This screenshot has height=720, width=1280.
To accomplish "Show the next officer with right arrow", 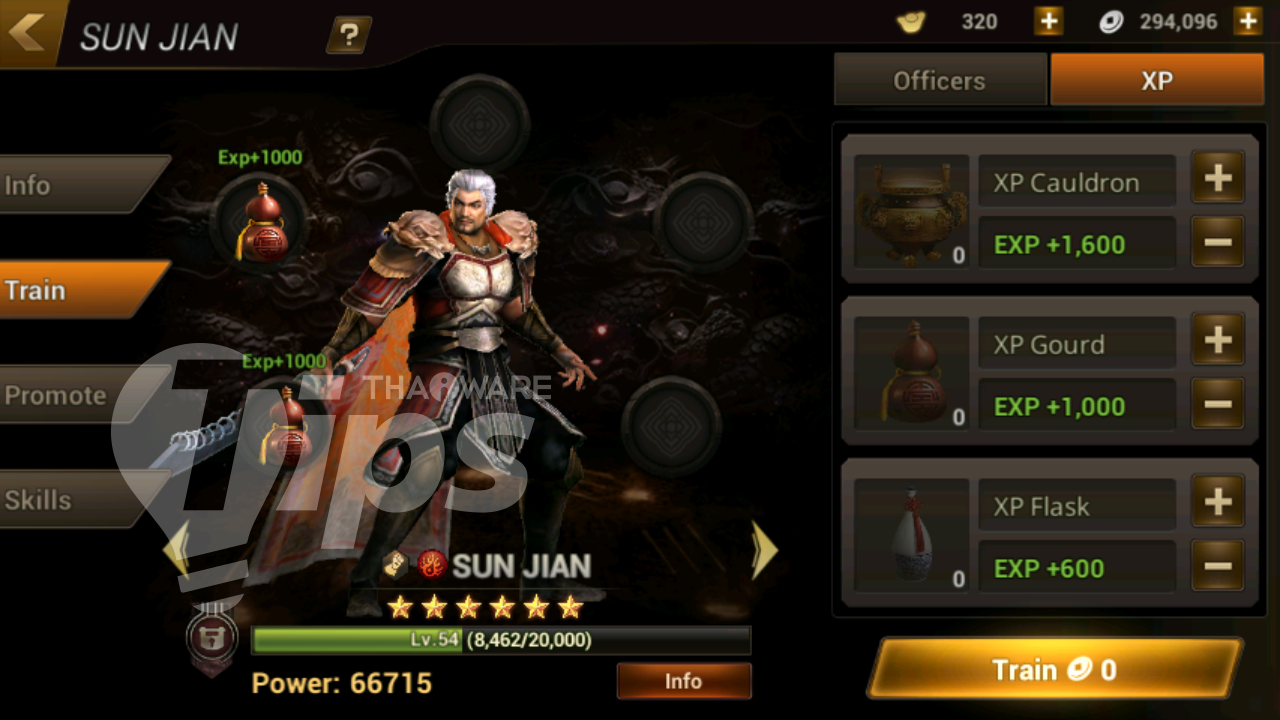I will pyautogui.click(x=764, y=549).
